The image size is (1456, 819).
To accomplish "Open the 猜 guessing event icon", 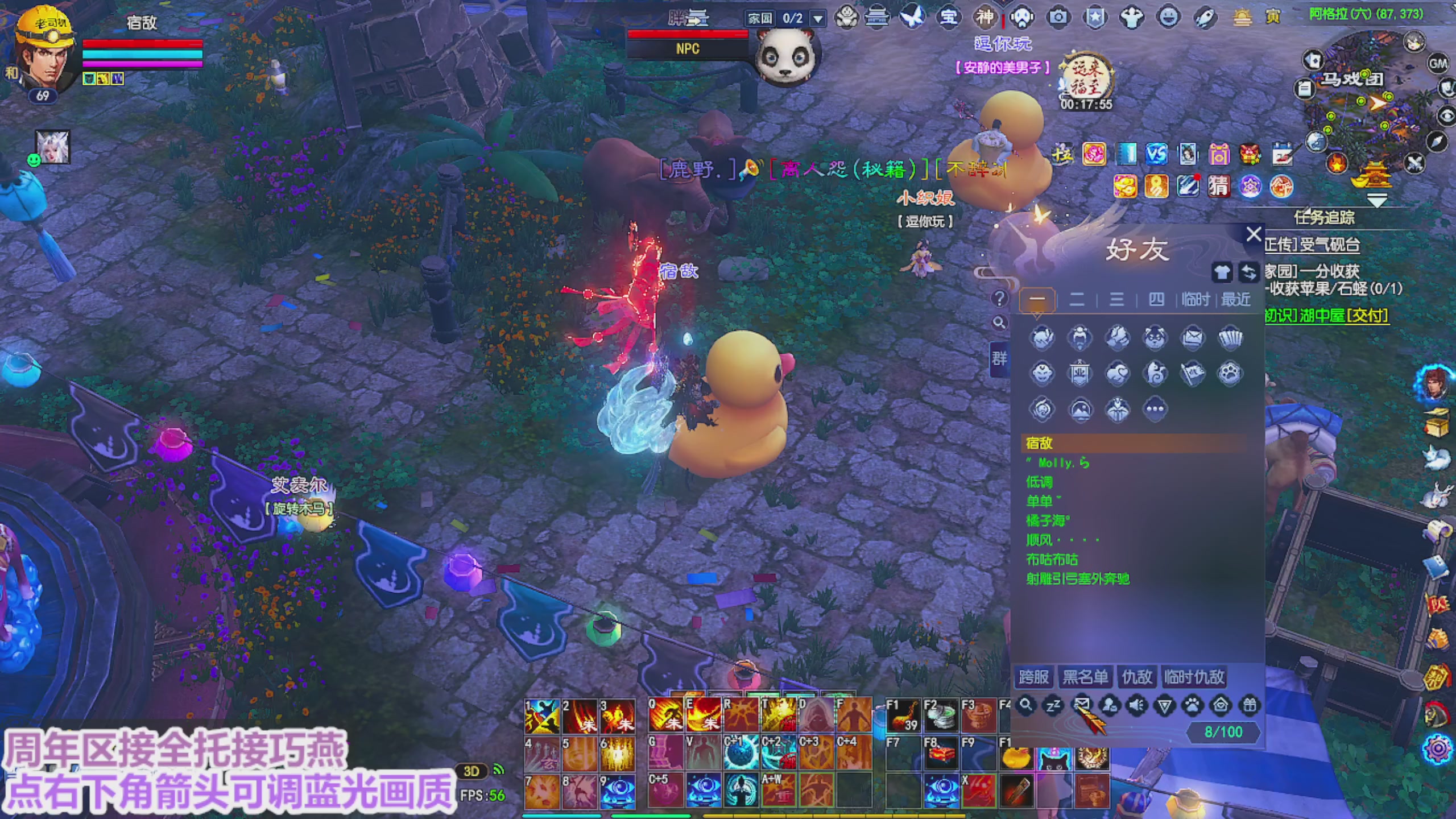I will [1218, 186].
